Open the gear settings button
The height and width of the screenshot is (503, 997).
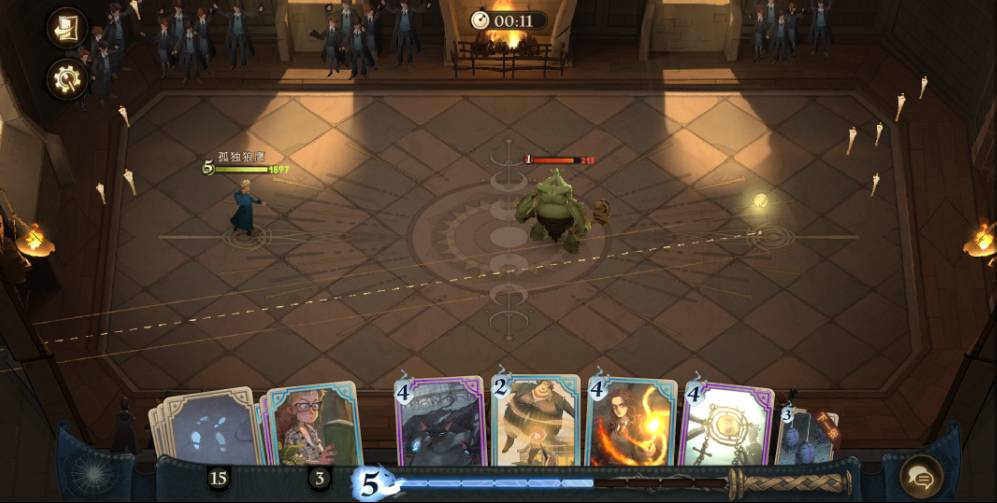click(x=67, y=79)
